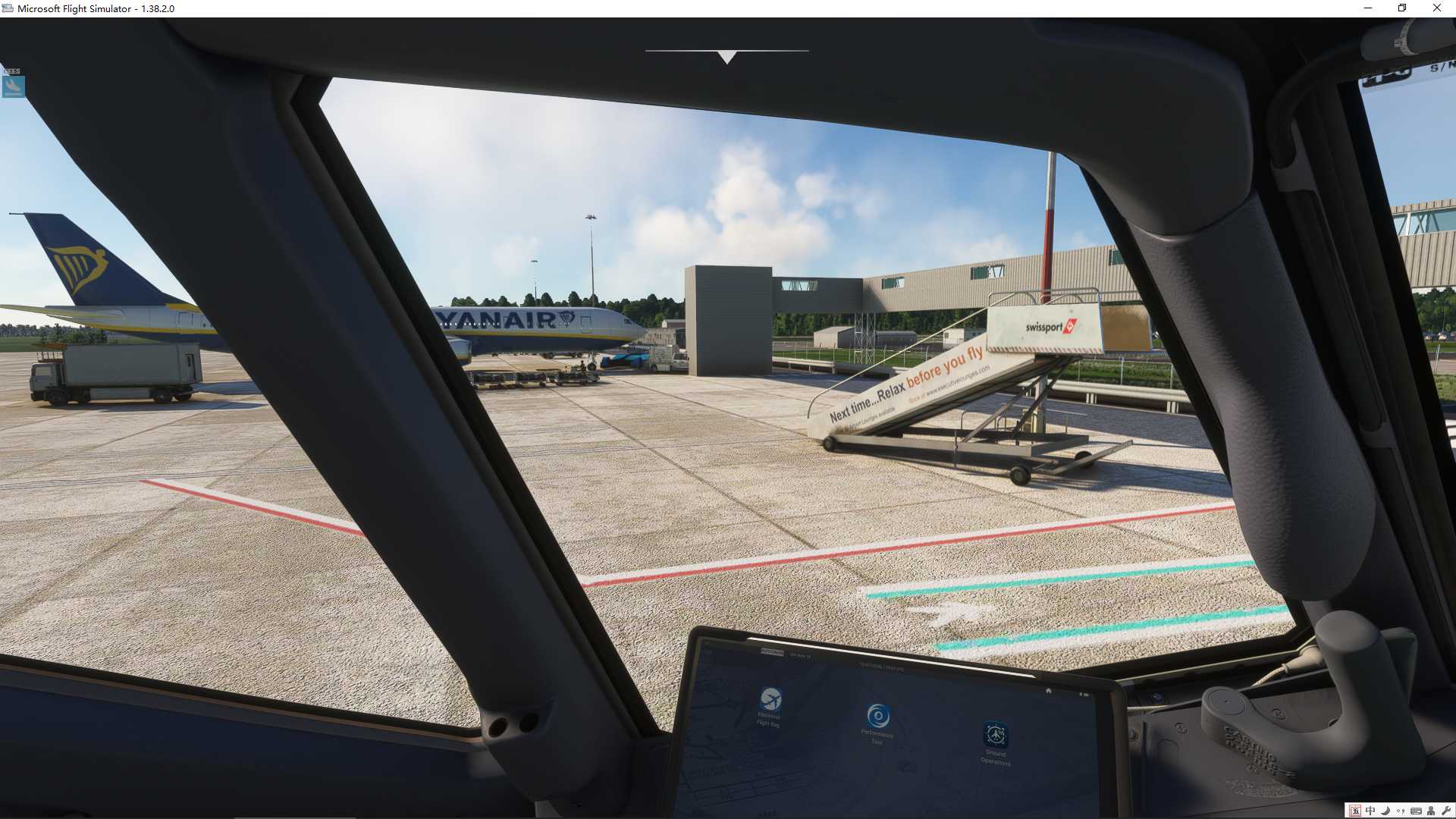
Task: Launch the Performance Tool on the EFB
Action: (x=878, y=717)
